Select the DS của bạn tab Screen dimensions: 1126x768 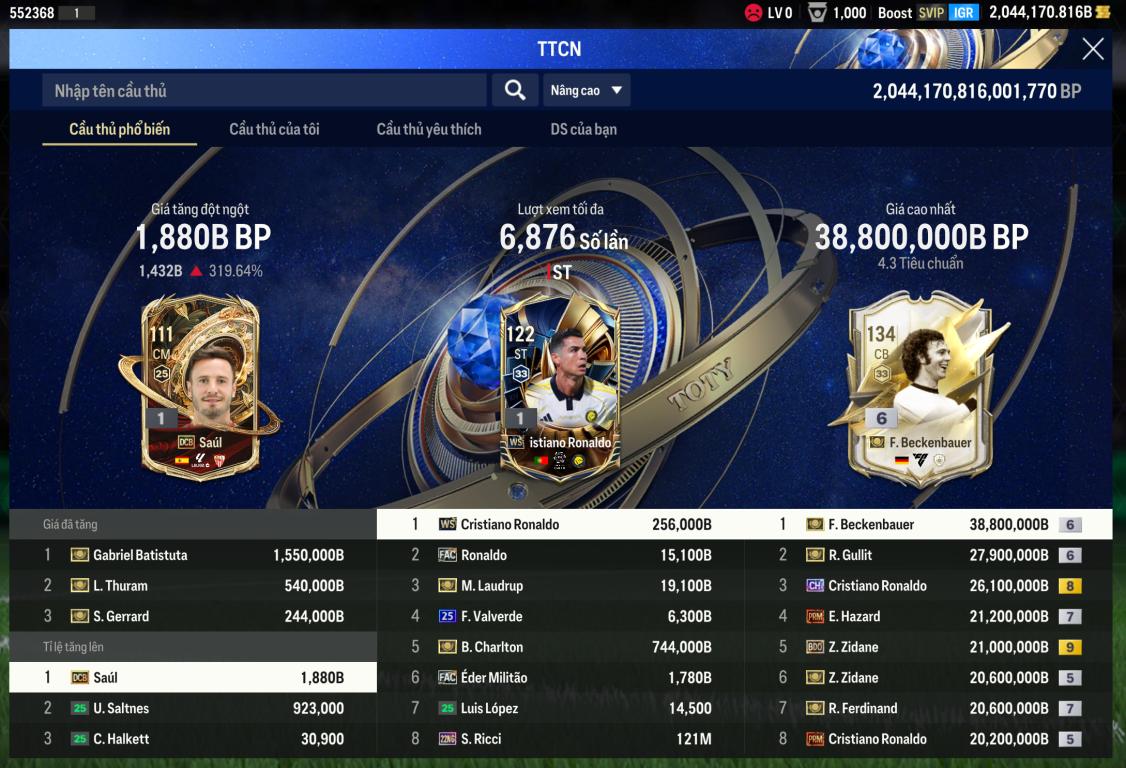pos(584,129)
